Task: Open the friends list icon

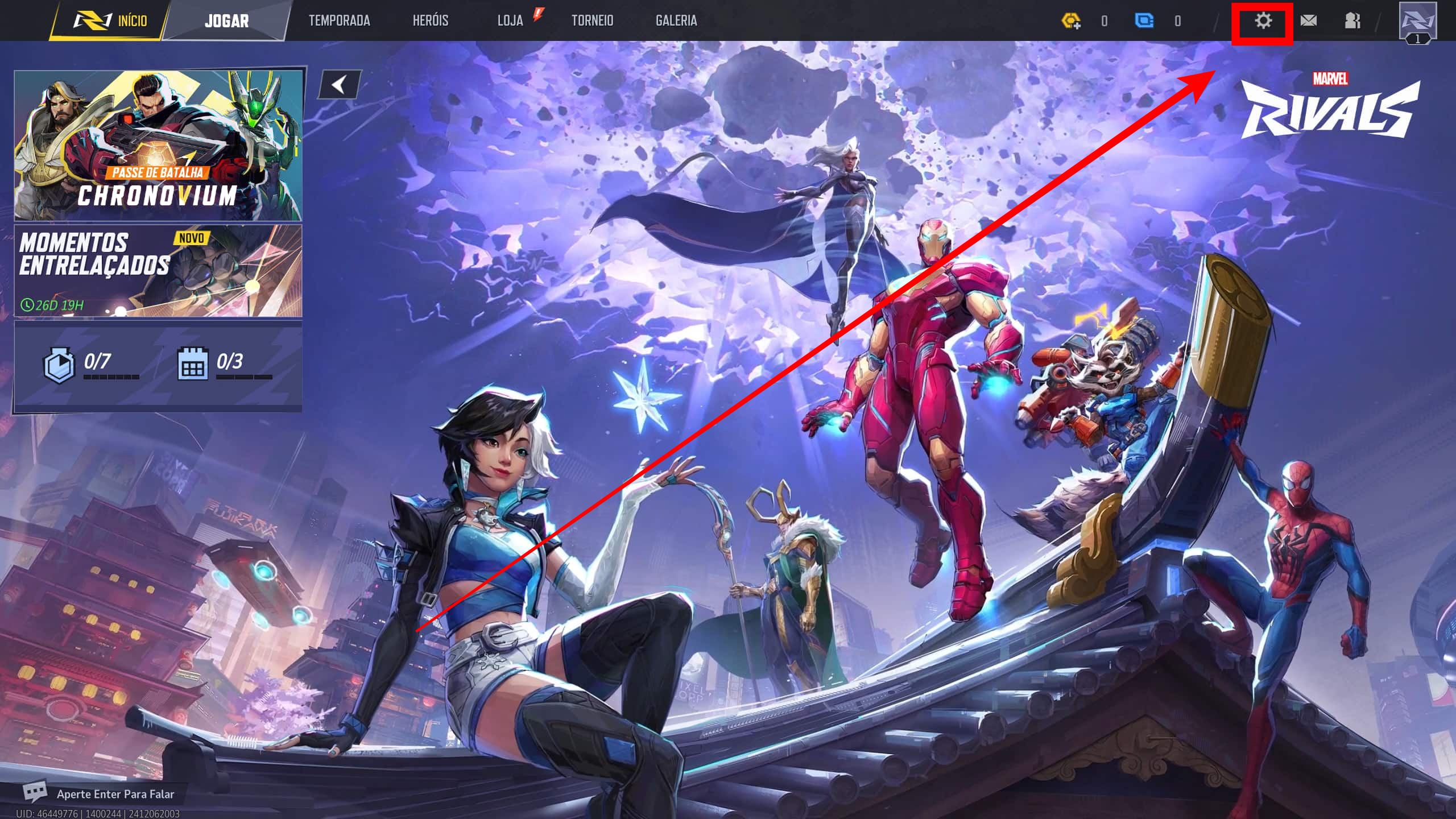Action: 1352,22
